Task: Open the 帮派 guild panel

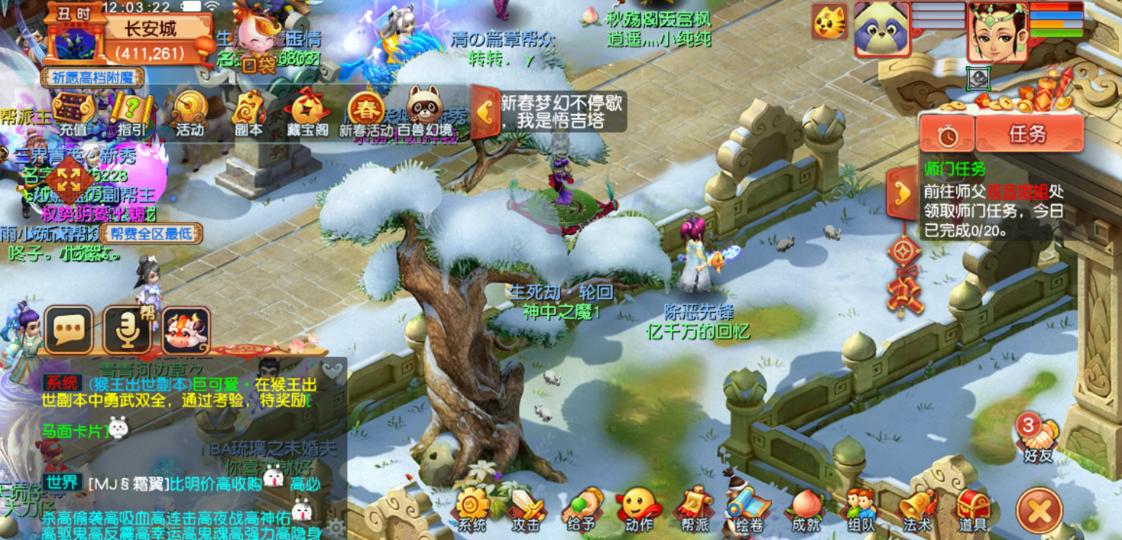Action: (x=694, y=508)
